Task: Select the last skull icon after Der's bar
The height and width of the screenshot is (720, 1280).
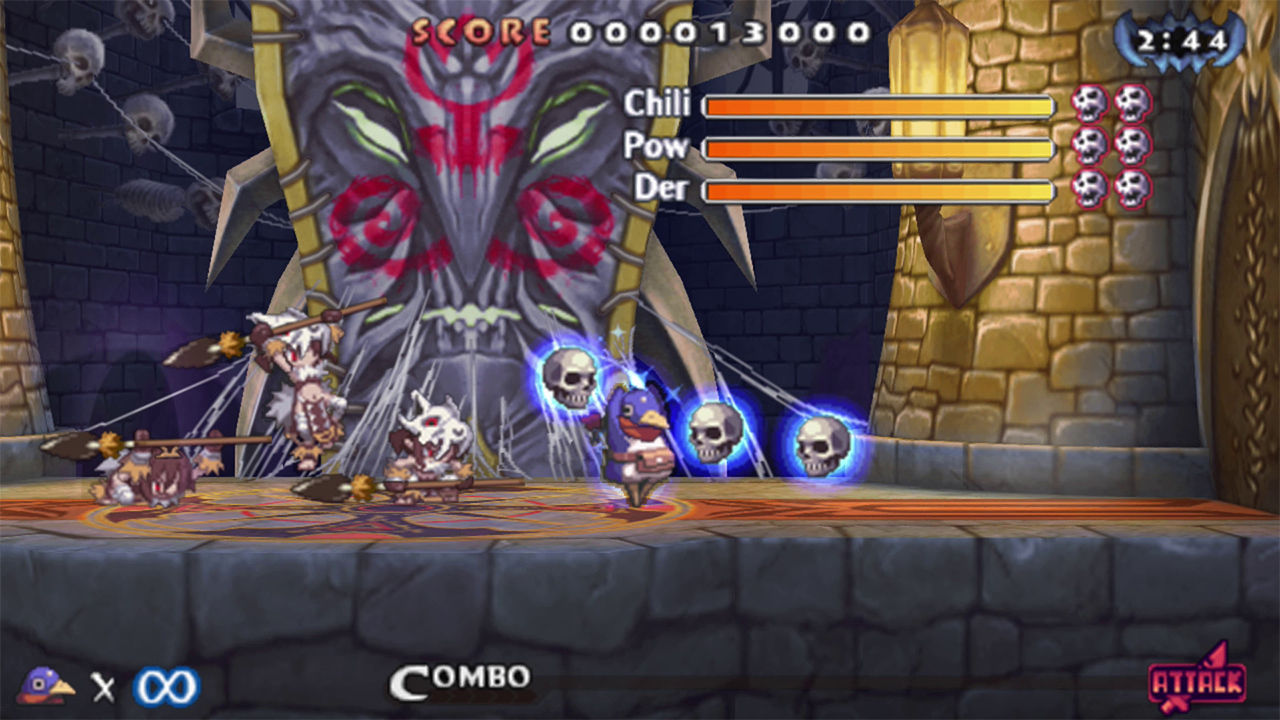Action: click(1133, 188)
